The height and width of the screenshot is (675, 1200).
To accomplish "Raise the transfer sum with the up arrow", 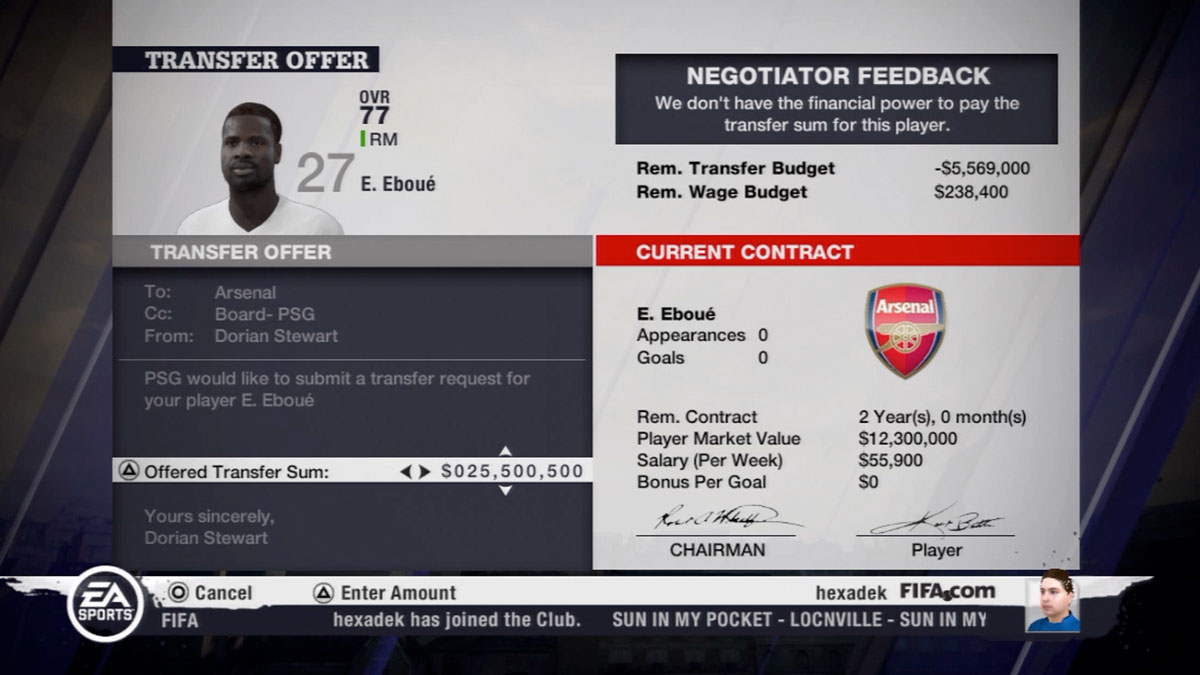I will 505,451.
